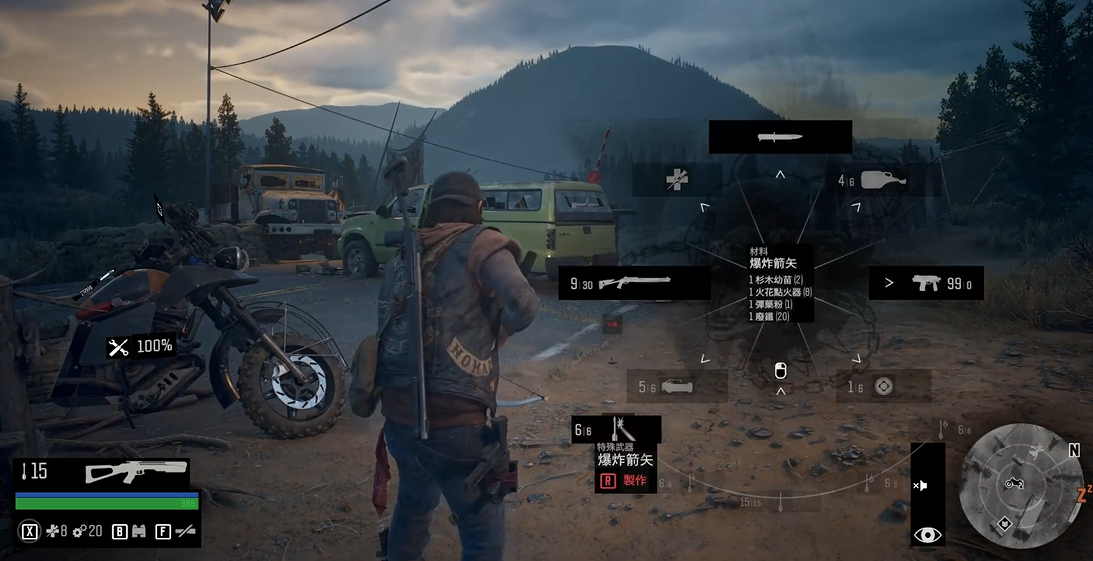Screen dimensions: 1093x561
Task: Select the molotov bottle slot
Action: (x=881, y=180)
